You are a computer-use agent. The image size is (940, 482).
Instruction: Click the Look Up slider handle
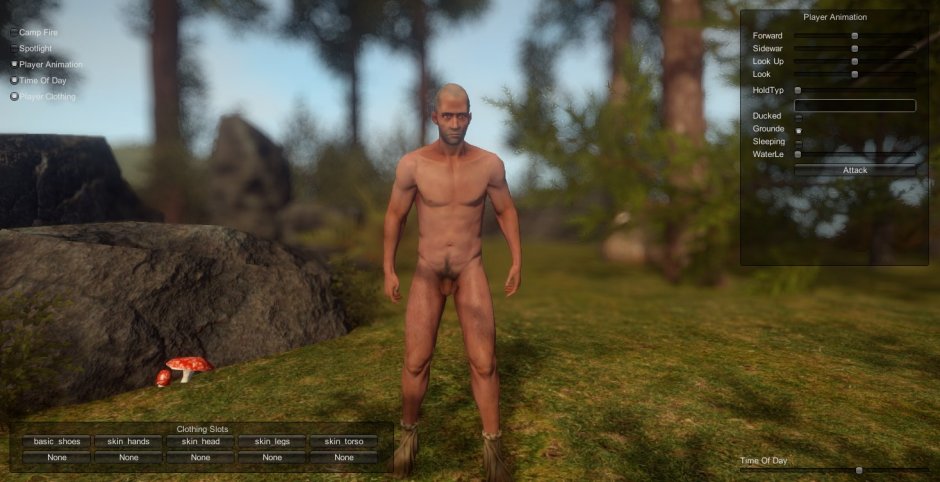(855, 61)
